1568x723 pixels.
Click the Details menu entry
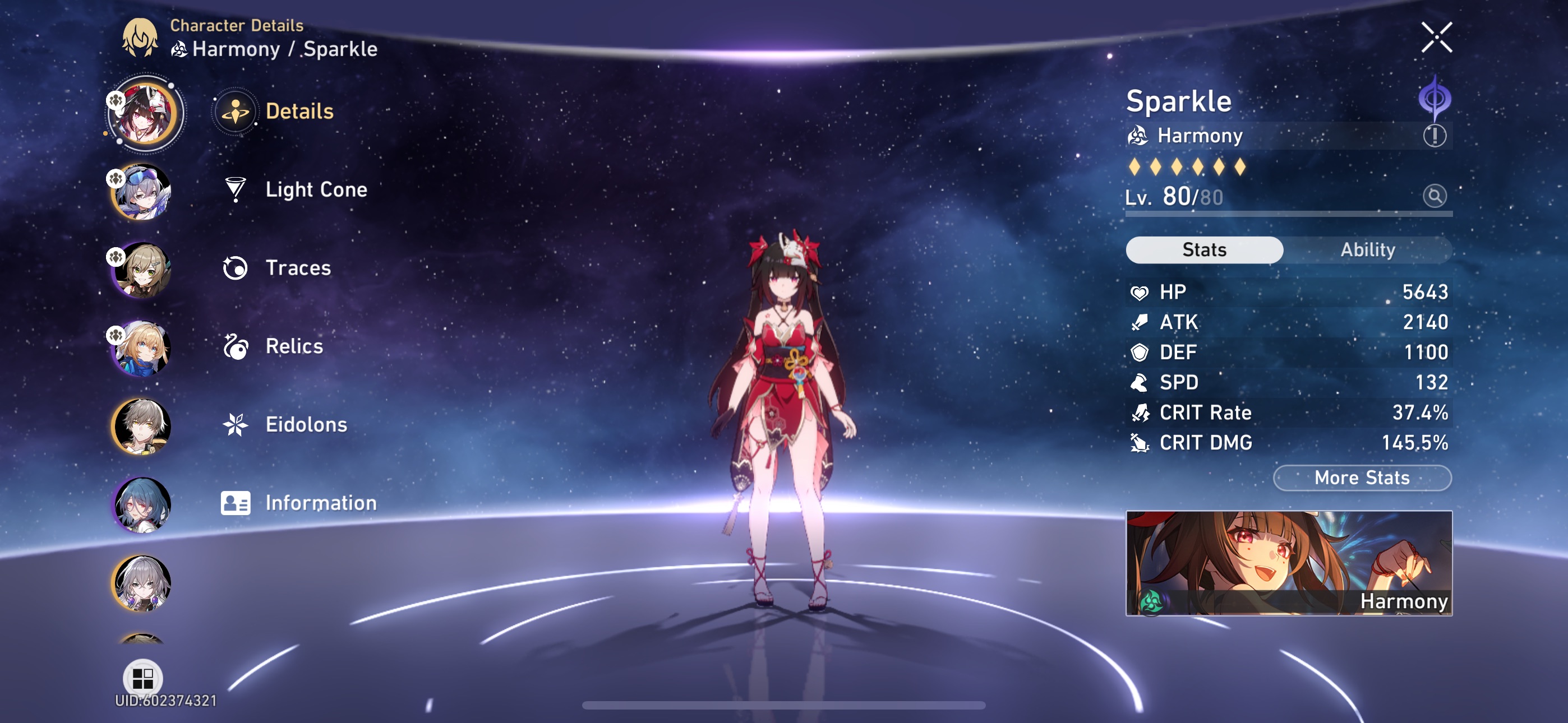tap(299, 112)
